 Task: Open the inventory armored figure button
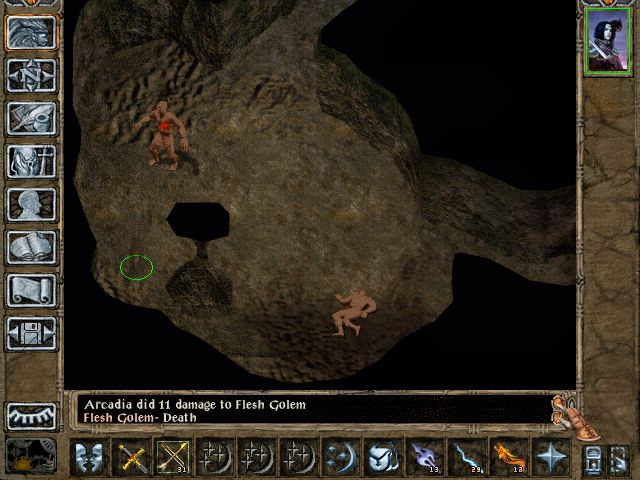(x=31, y=160)
